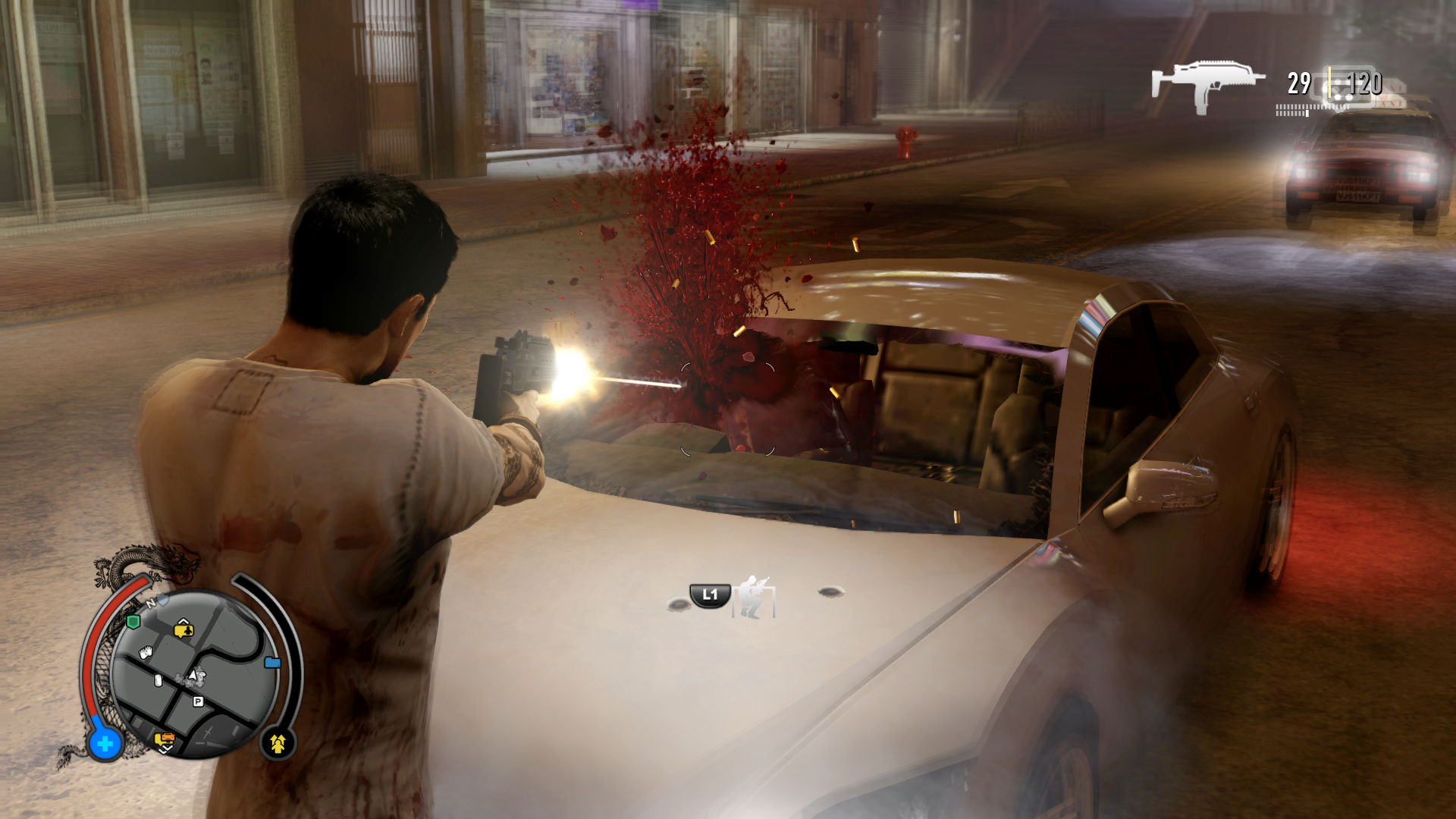Select the ammo count 29 display
1456x819 pixels.
[x=1300, y=83]
